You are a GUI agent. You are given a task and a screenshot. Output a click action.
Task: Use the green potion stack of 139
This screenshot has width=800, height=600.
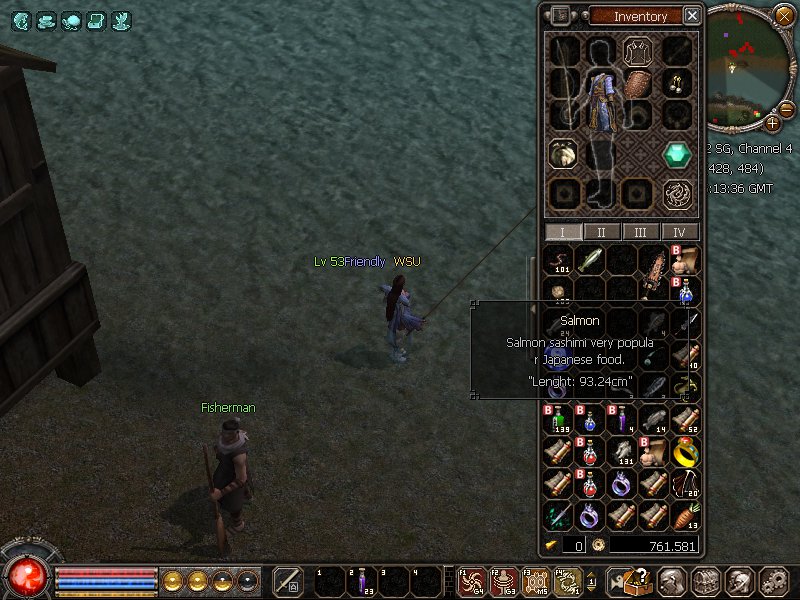click(559, 420)
